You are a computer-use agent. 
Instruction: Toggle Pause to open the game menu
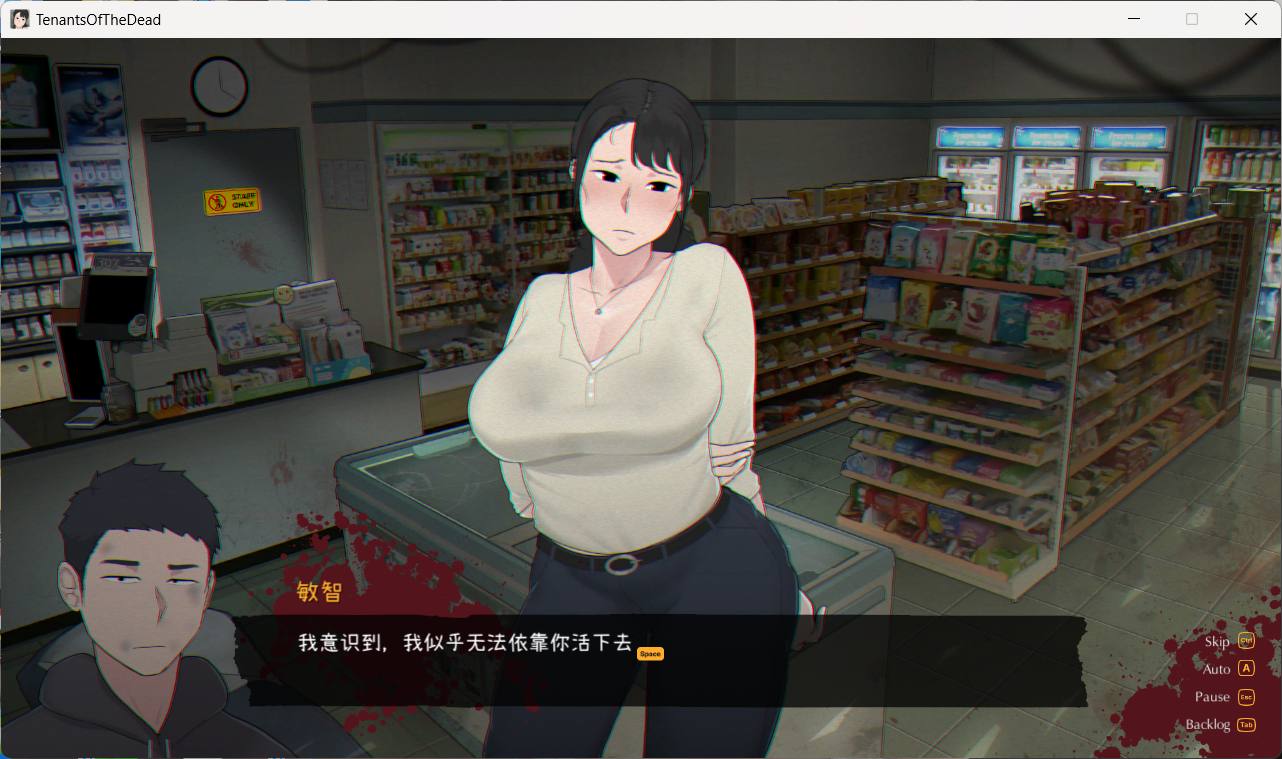coord(1212,697)
